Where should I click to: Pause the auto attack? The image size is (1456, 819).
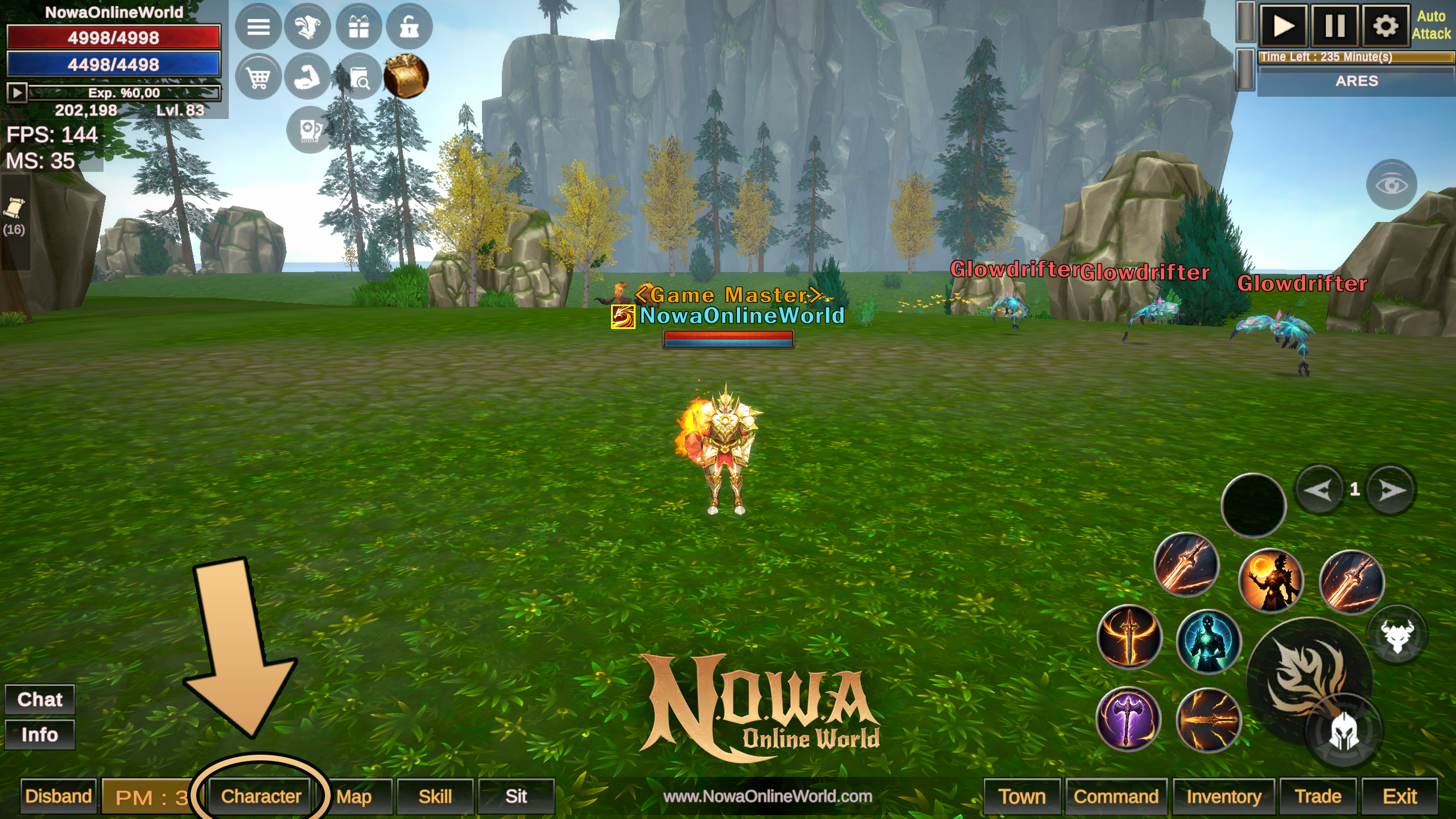tap(1334, 26)
